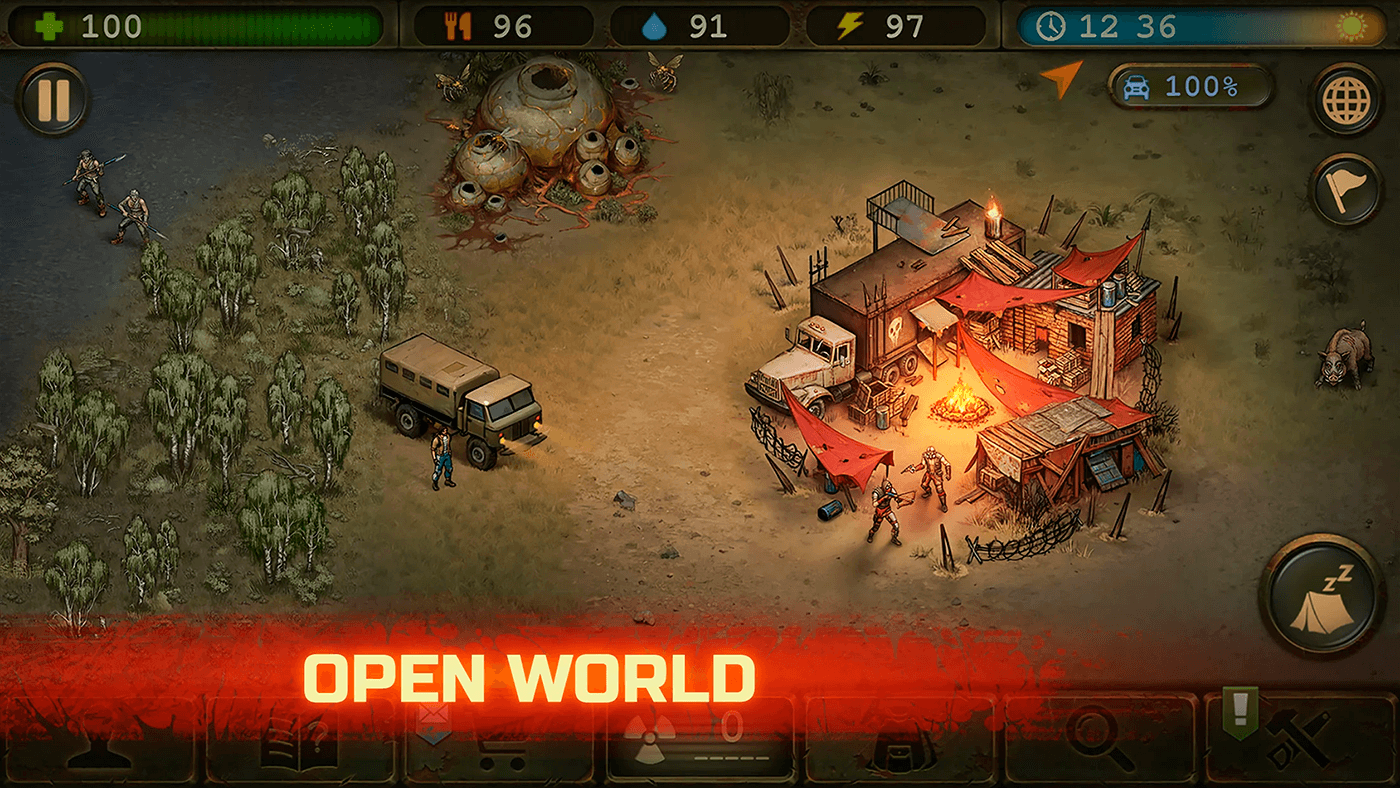Open the journal book with question mark
The image size is (1400, 788).
point(300,741)
